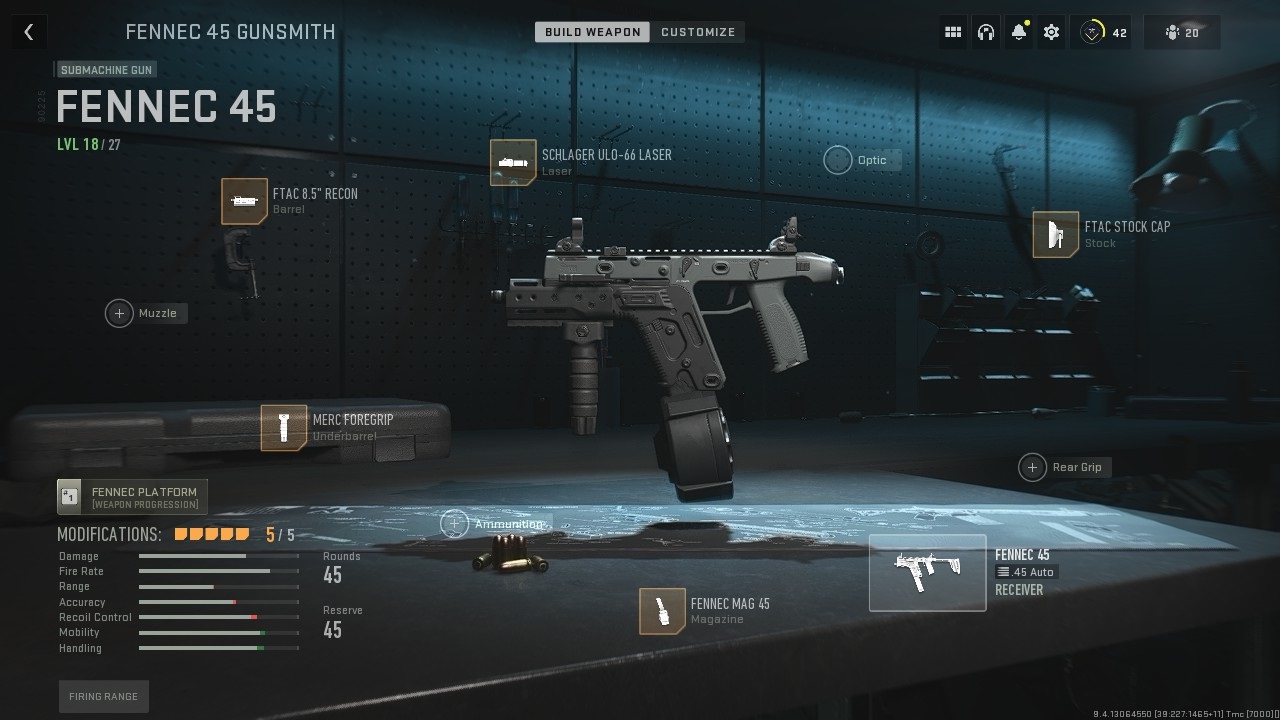Image resolution: width=1280 pixels, height=720 pixels.
Task: Open the channels headset menu
Action: 986,31
